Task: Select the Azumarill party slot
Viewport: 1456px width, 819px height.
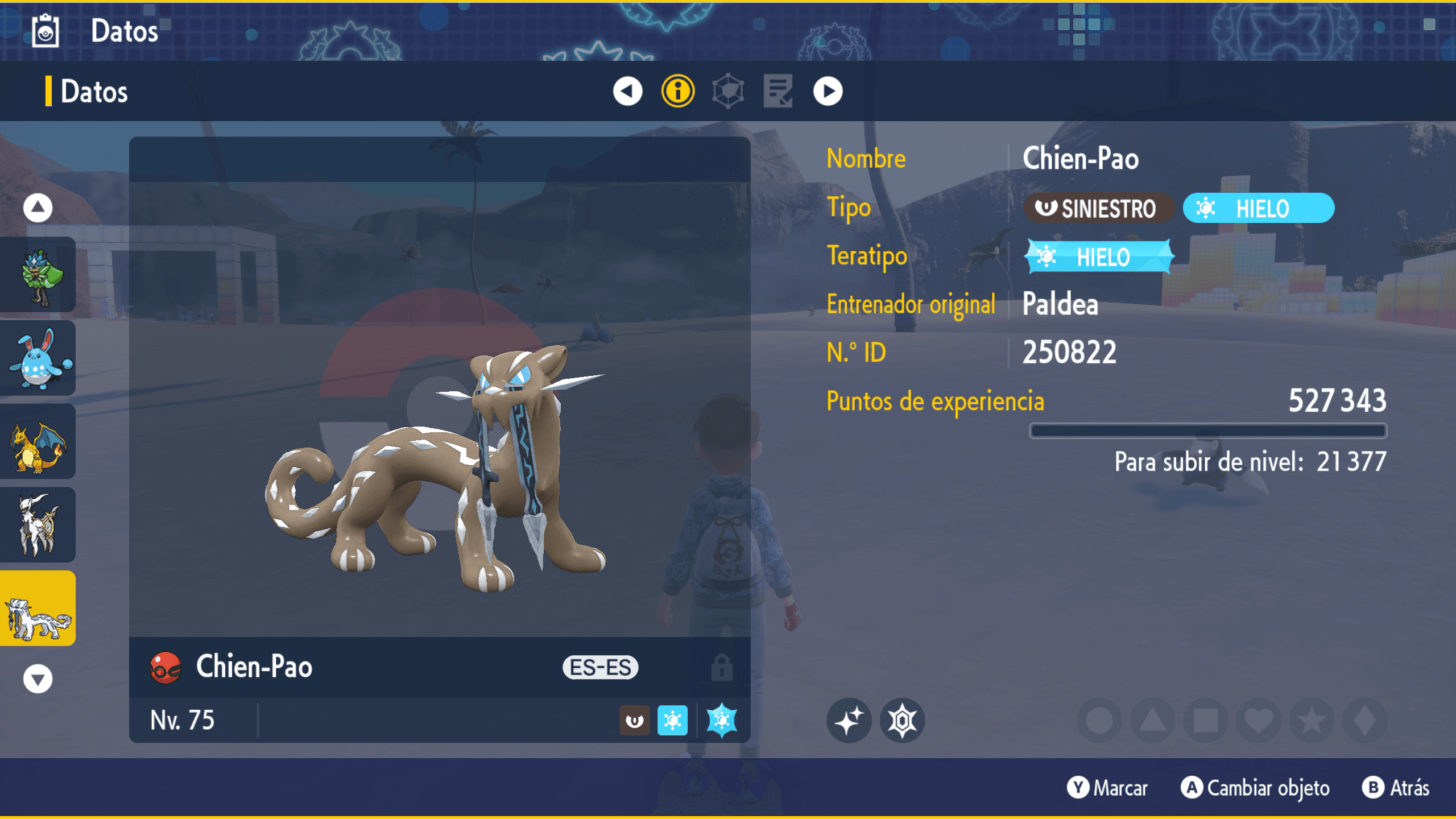Action: tap(38, 358)
